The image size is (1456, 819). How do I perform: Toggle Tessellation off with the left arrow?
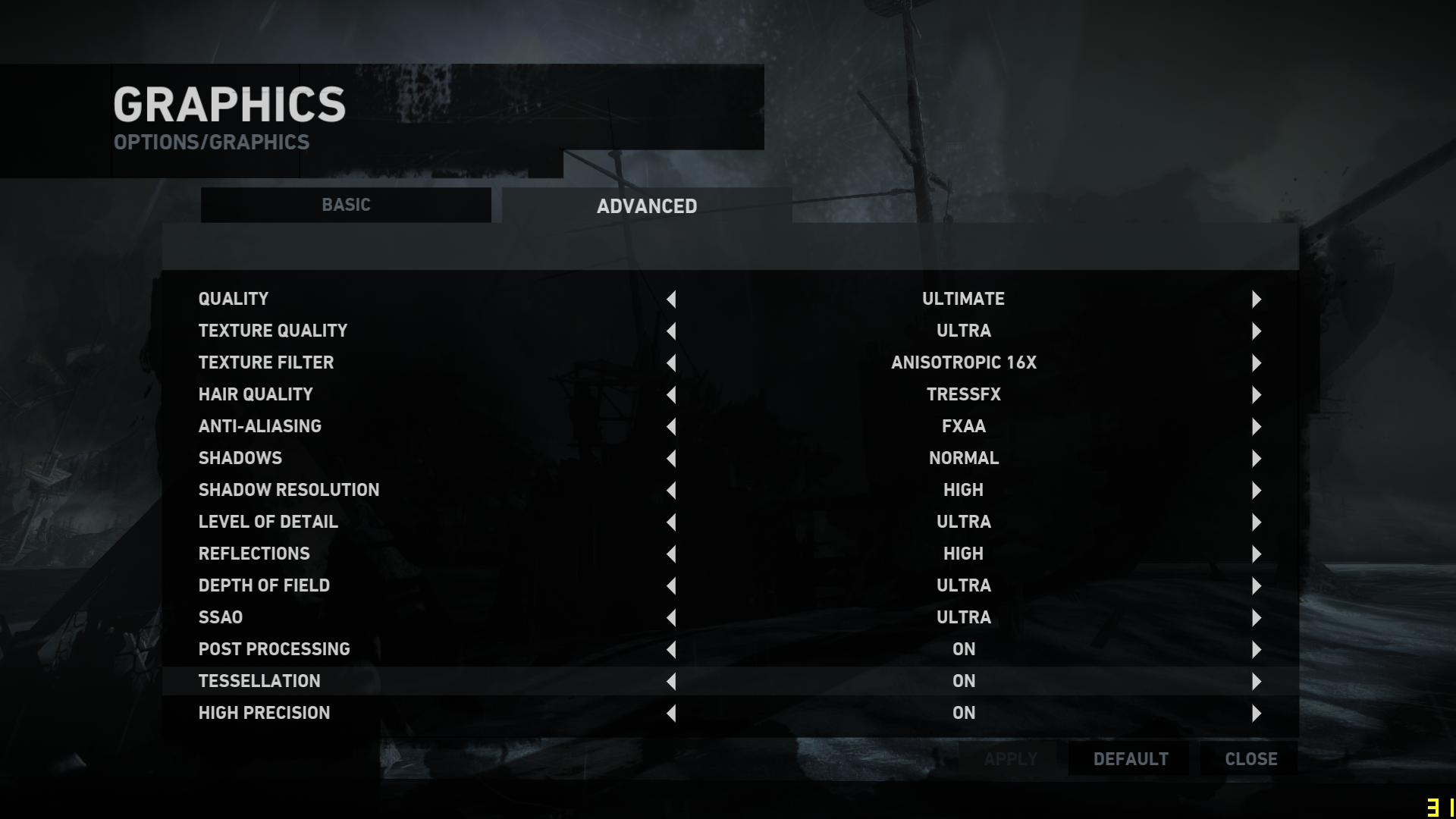point(671,682)
